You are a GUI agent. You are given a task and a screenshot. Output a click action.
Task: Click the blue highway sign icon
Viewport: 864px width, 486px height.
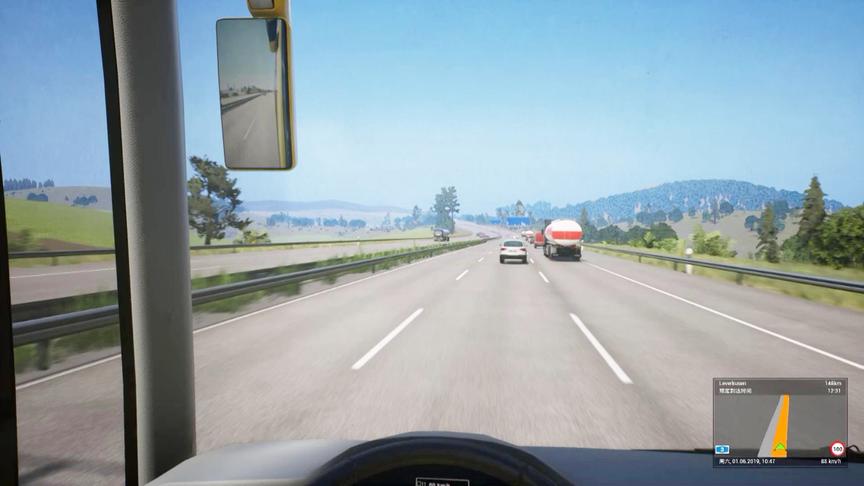(722, 450)
